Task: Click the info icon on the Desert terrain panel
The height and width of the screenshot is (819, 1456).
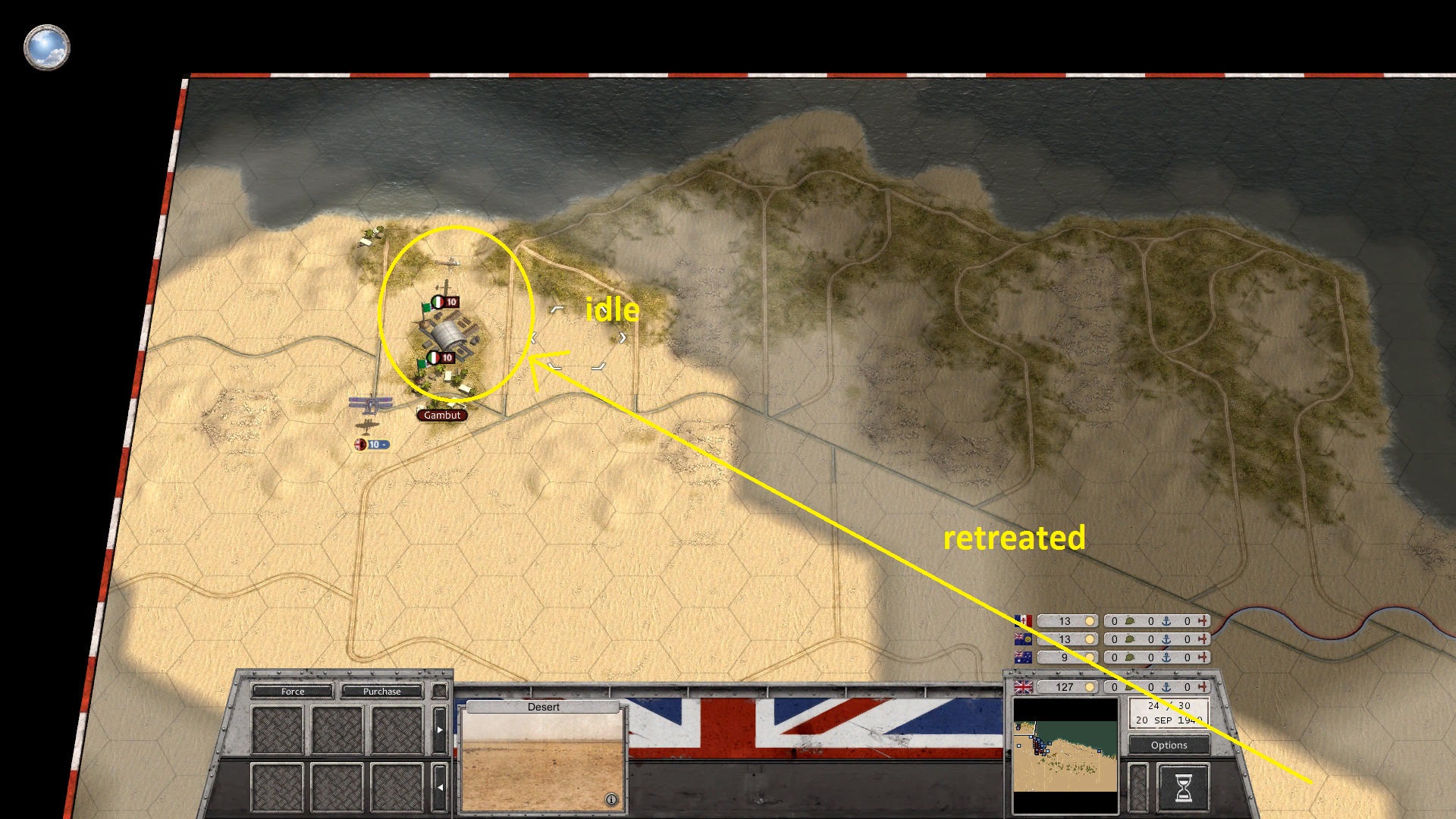Action: (x=610, y=798)
